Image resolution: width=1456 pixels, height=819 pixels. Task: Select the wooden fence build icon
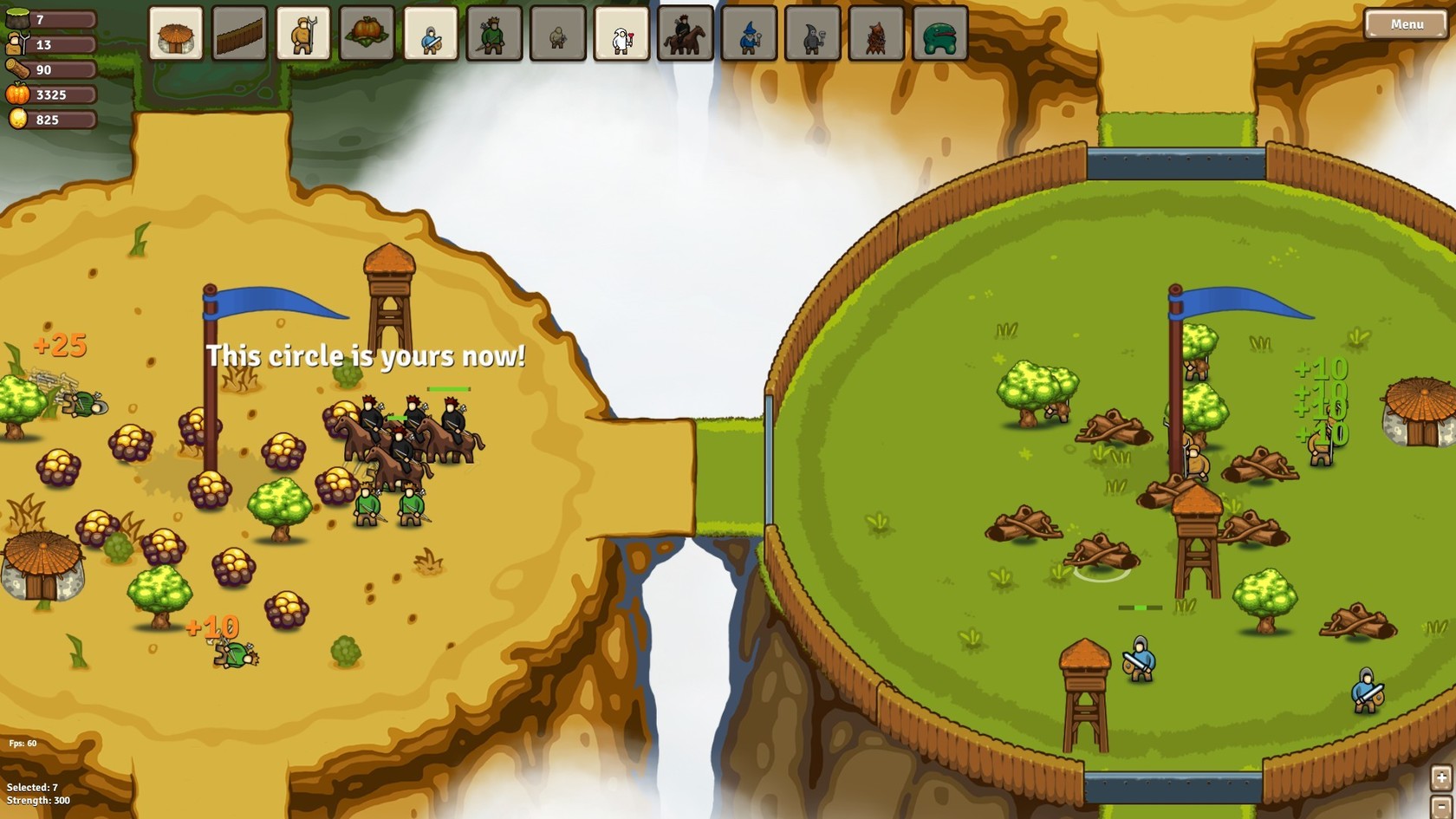point(237,36)
